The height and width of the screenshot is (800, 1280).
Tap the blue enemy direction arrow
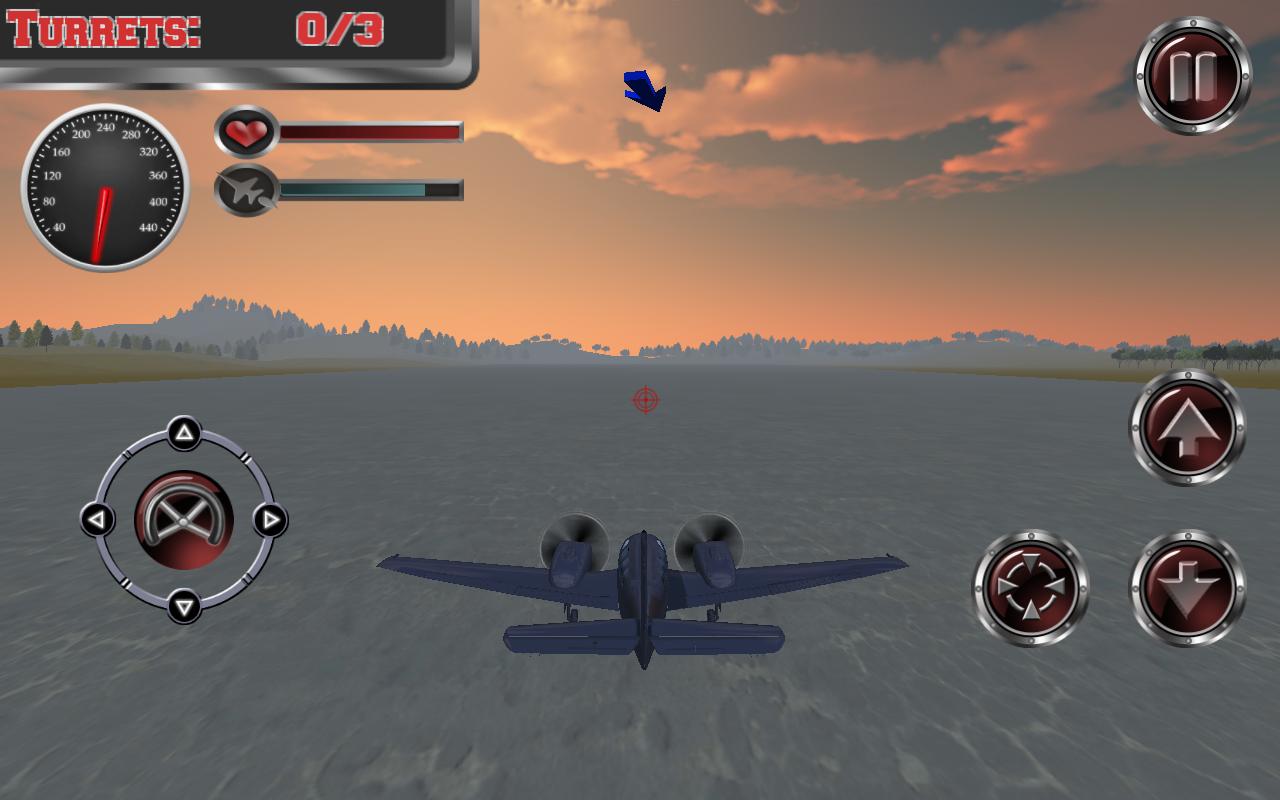tap(644, 88)
